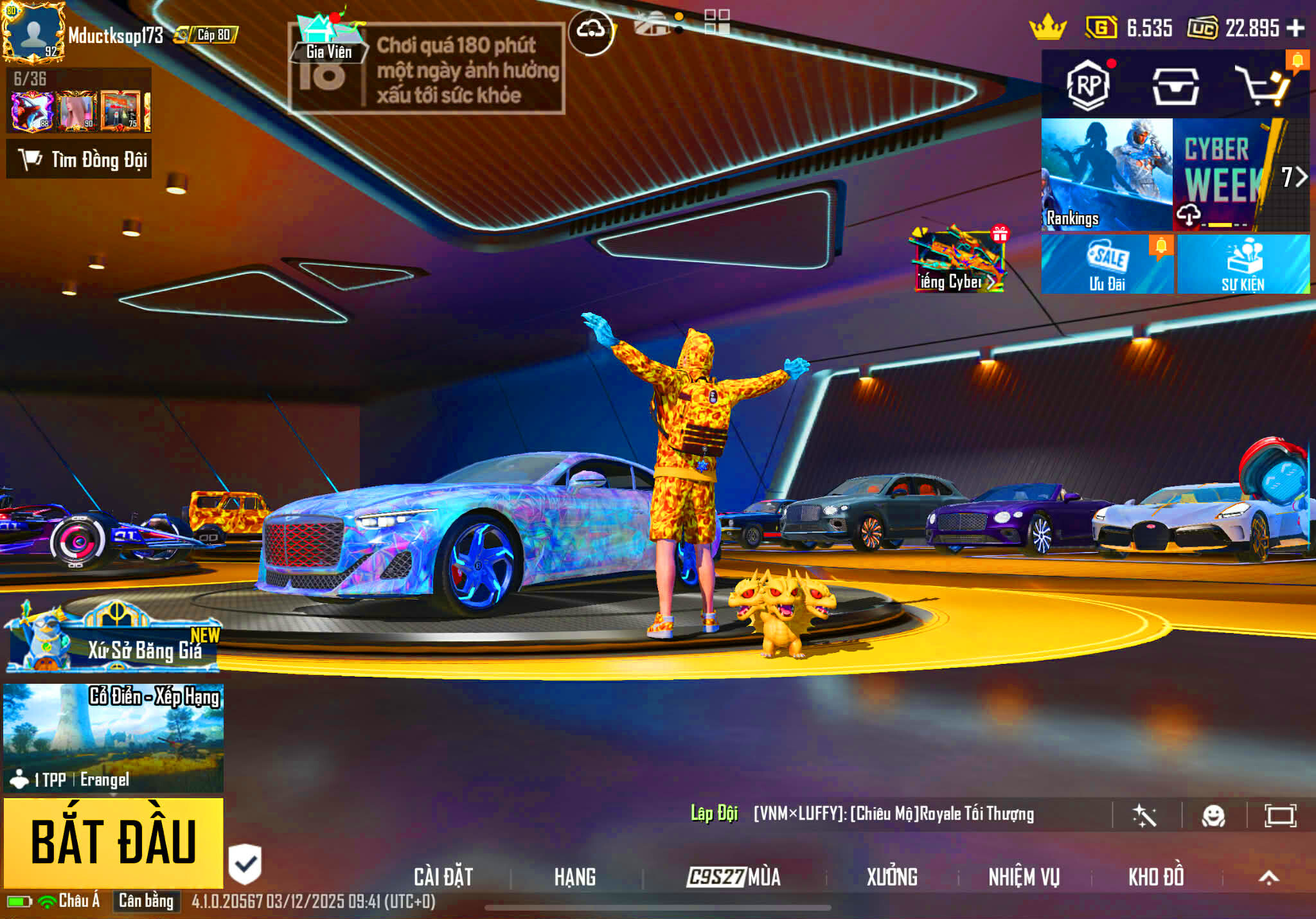Add UC with the plus button

coord(1295,28)
